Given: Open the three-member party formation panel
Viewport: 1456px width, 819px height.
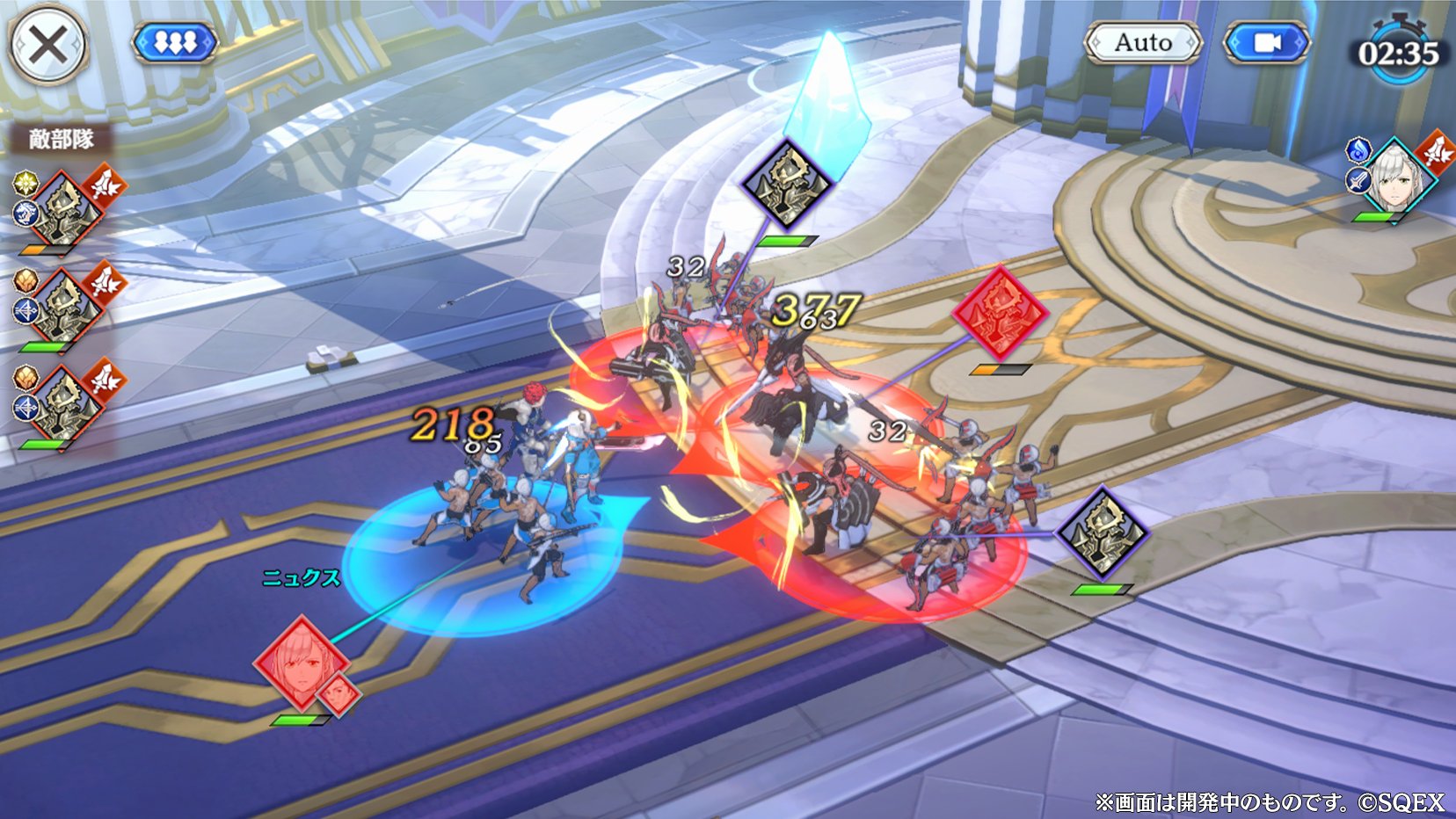Looking at the screenshot, I should (175, 41).
